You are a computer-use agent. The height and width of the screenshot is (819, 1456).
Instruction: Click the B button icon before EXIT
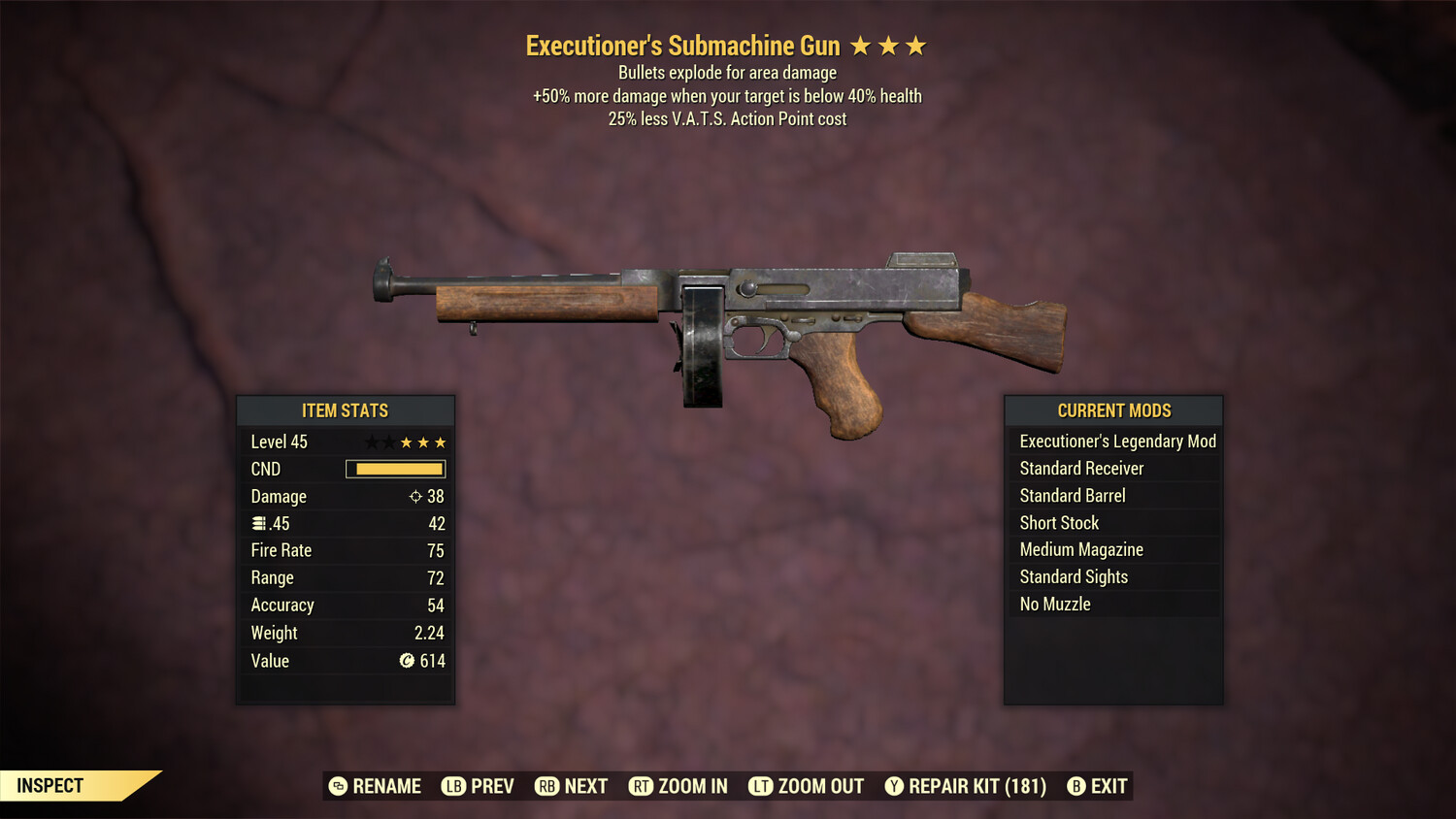(1075, 786)
